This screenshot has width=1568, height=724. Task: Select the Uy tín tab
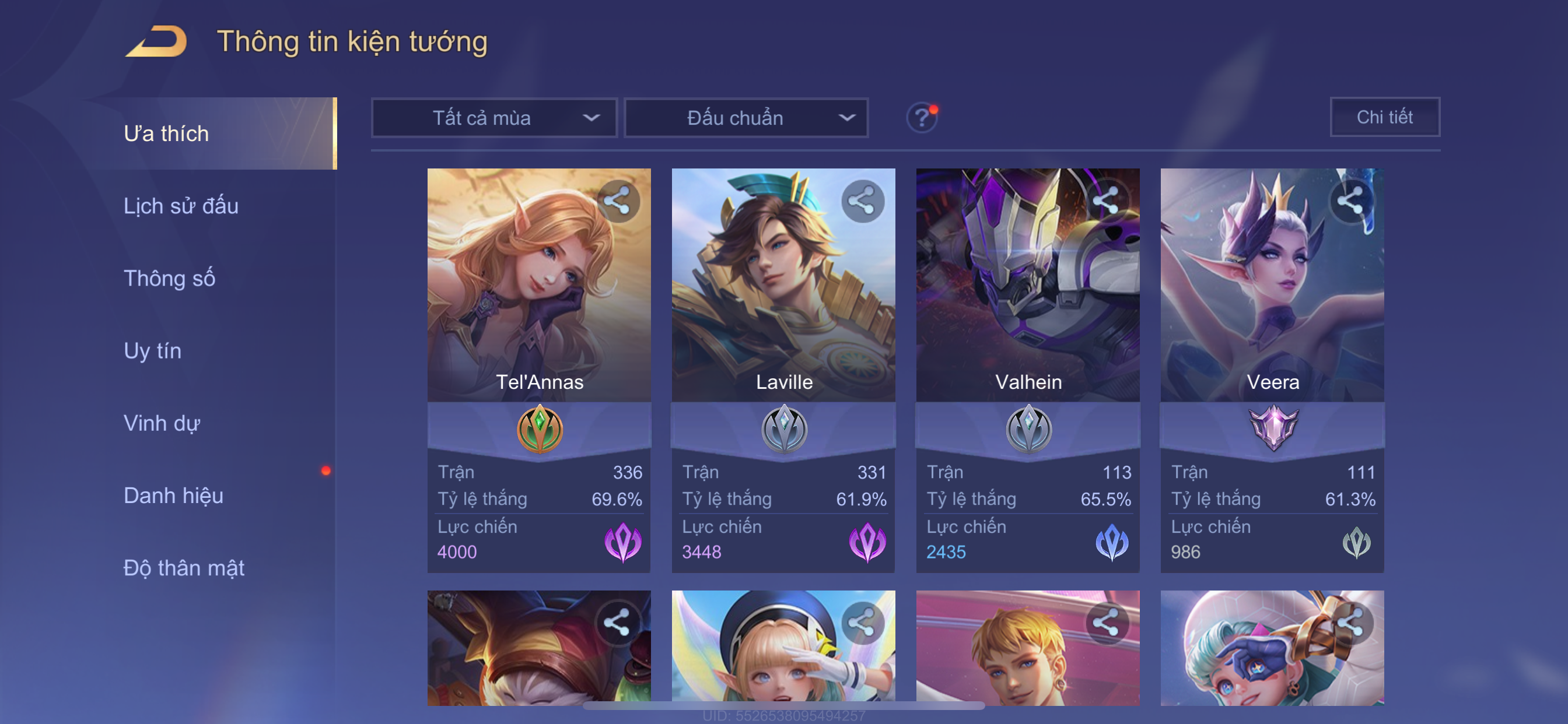point(152,351)
